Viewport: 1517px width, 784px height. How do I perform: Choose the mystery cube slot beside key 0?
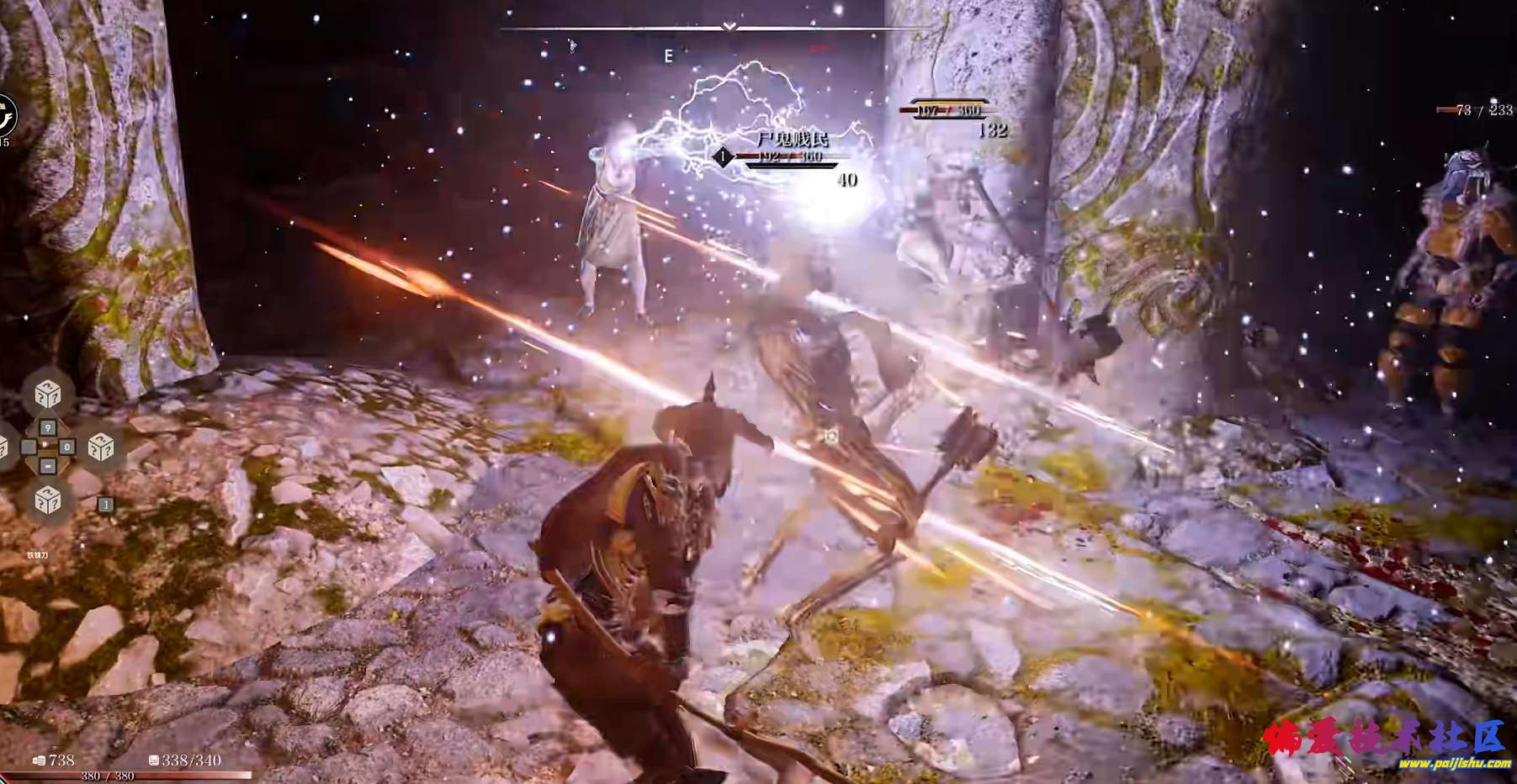click(100, 447)
